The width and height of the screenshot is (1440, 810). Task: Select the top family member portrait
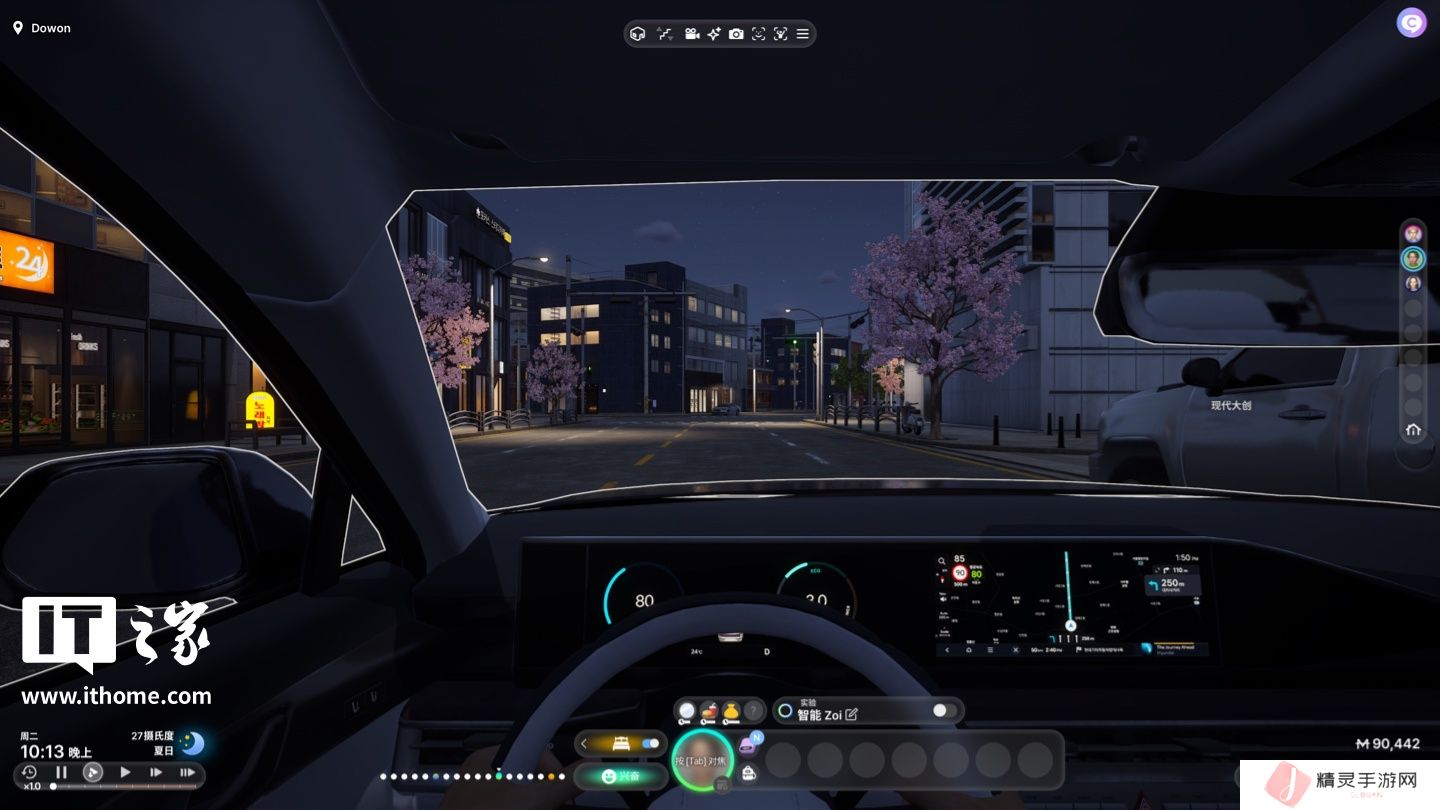coord(1413,234)
